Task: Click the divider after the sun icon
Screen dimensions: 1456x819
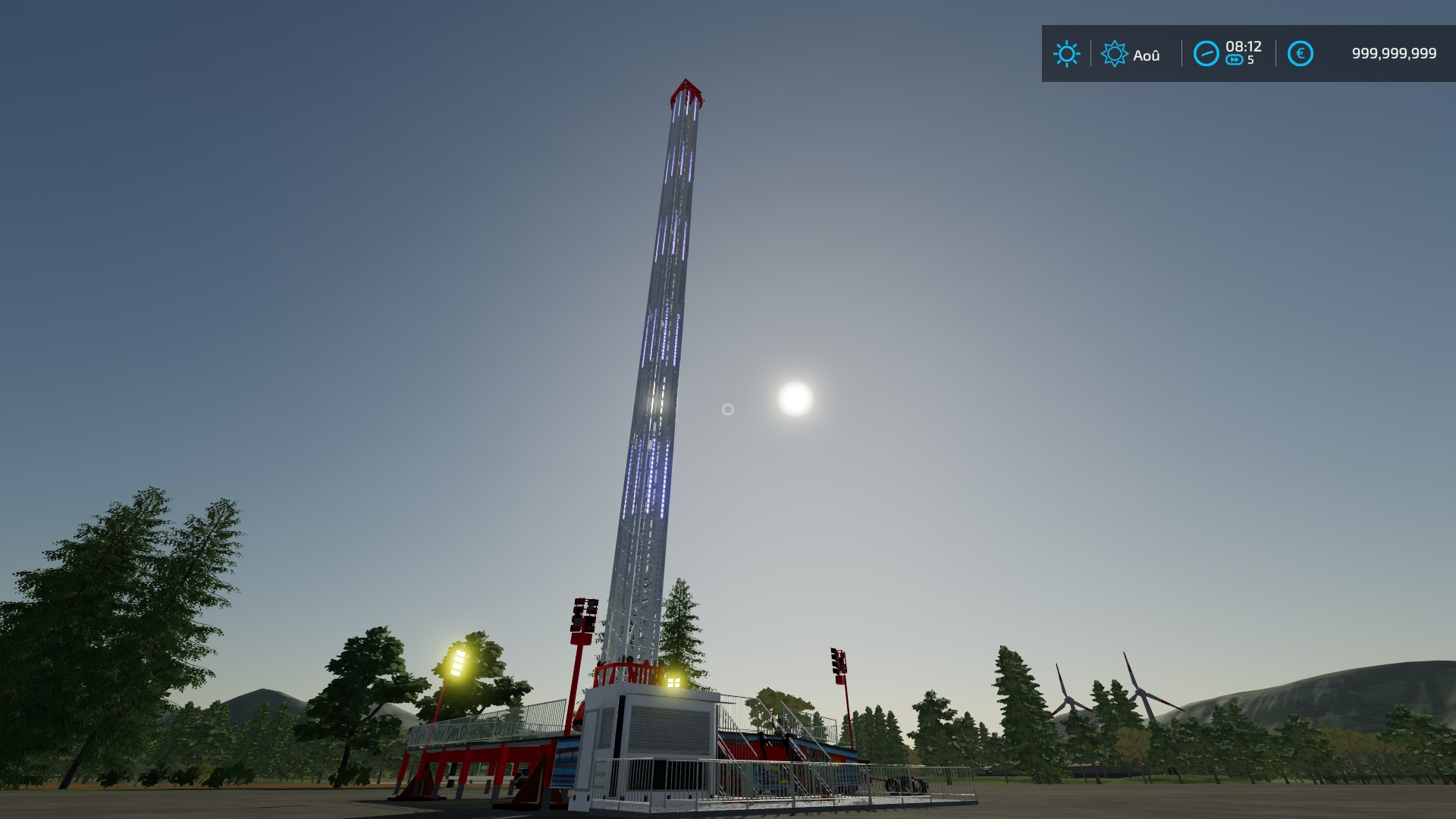Action: pyautogui.click(x=1091, y=53)
